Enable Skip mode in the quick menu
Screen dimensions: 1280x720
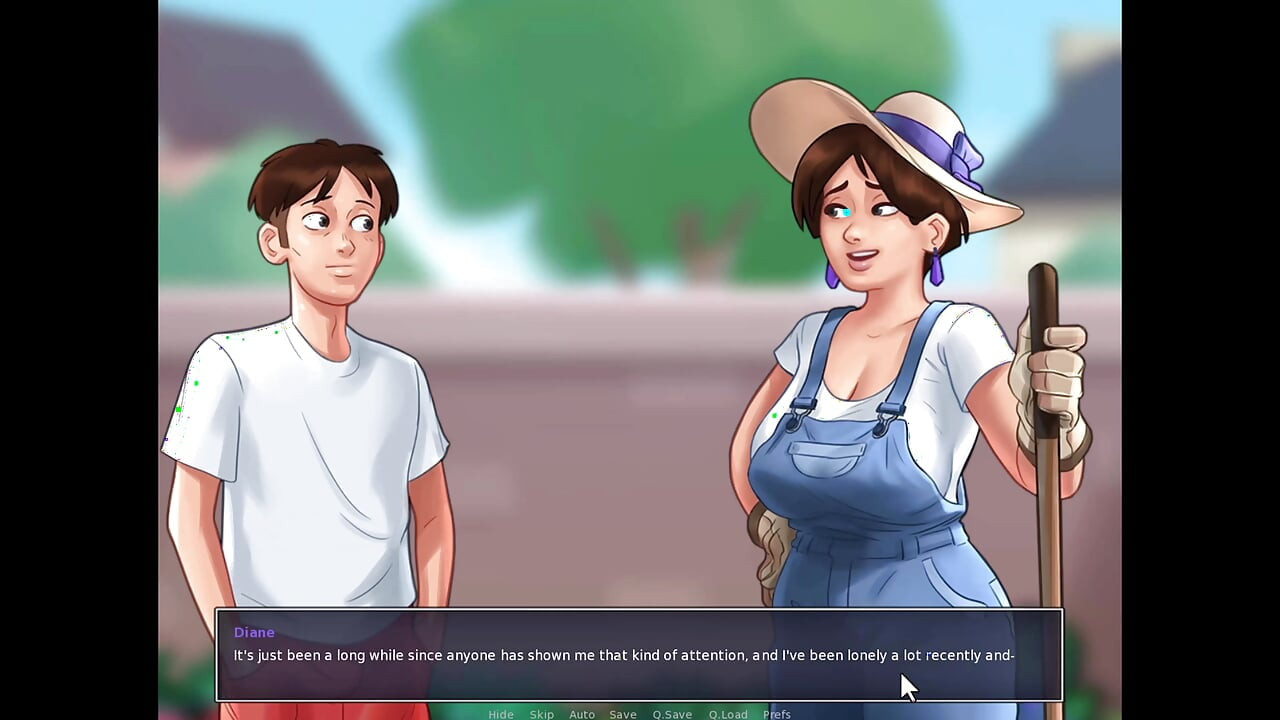[541, 714]
